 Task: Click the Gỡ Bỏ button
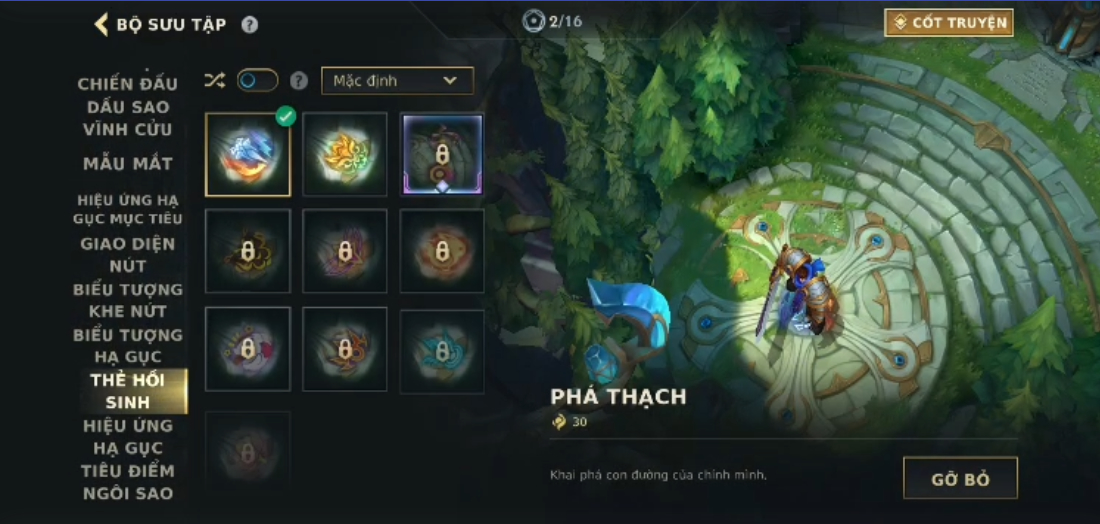click(959, 478)
